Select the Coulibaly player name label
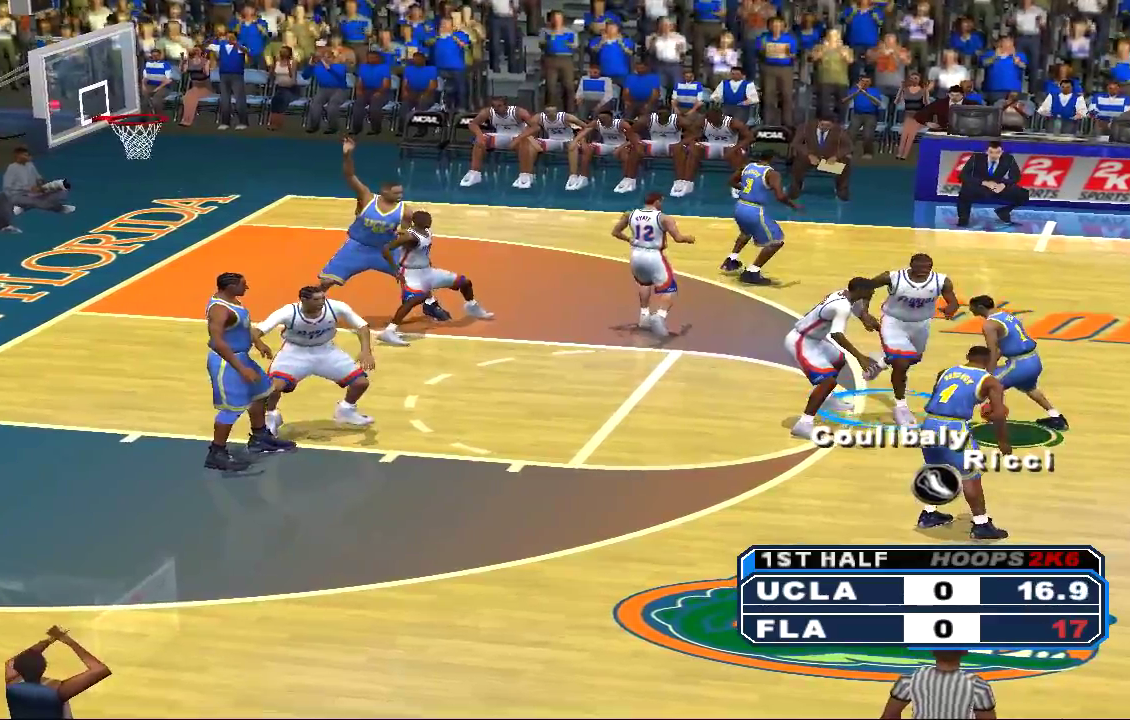1130x720 pixels. click(889, 437)
